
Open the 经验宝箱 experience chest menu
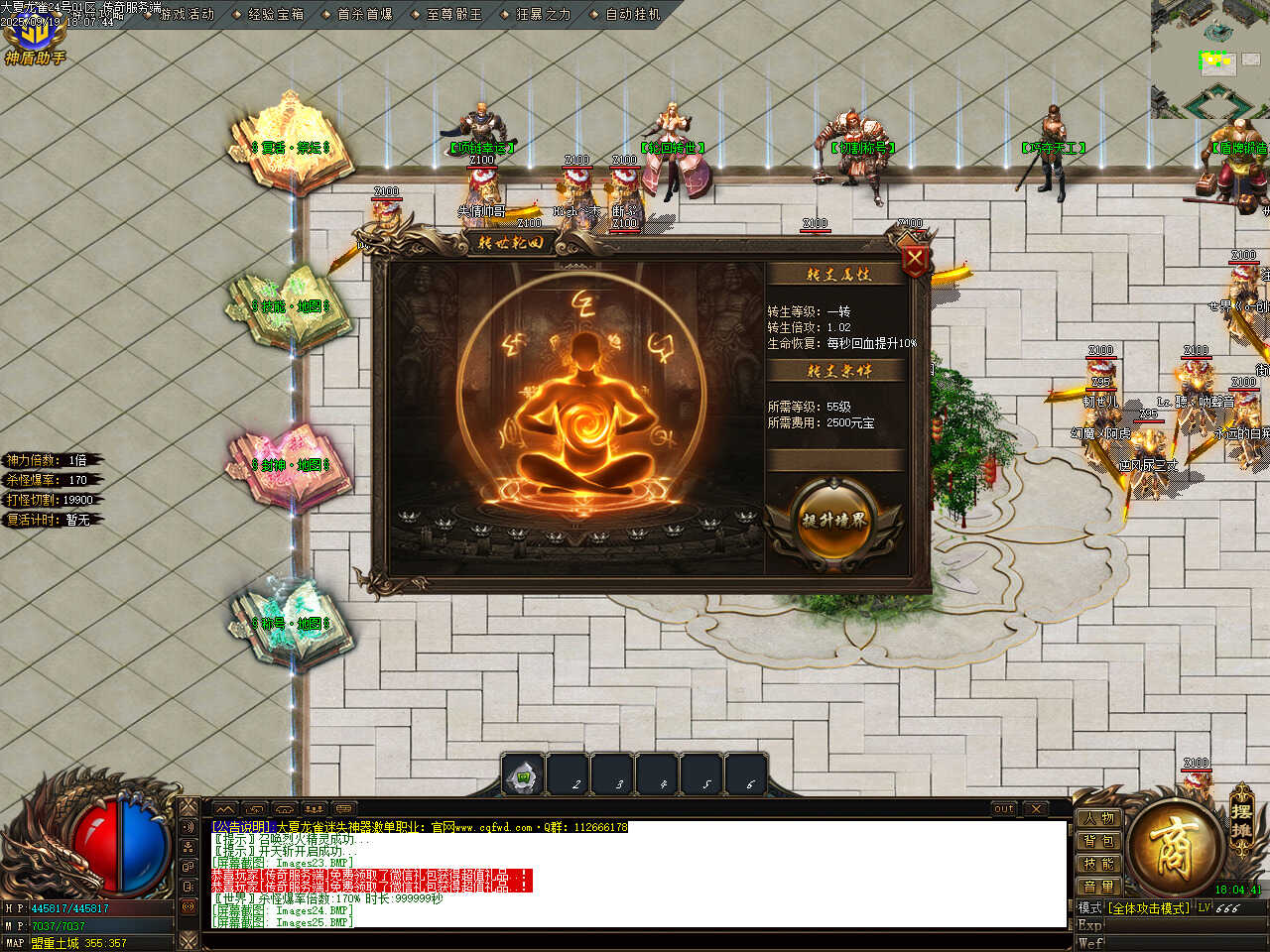pyautogui.click(x=276, y=14)
